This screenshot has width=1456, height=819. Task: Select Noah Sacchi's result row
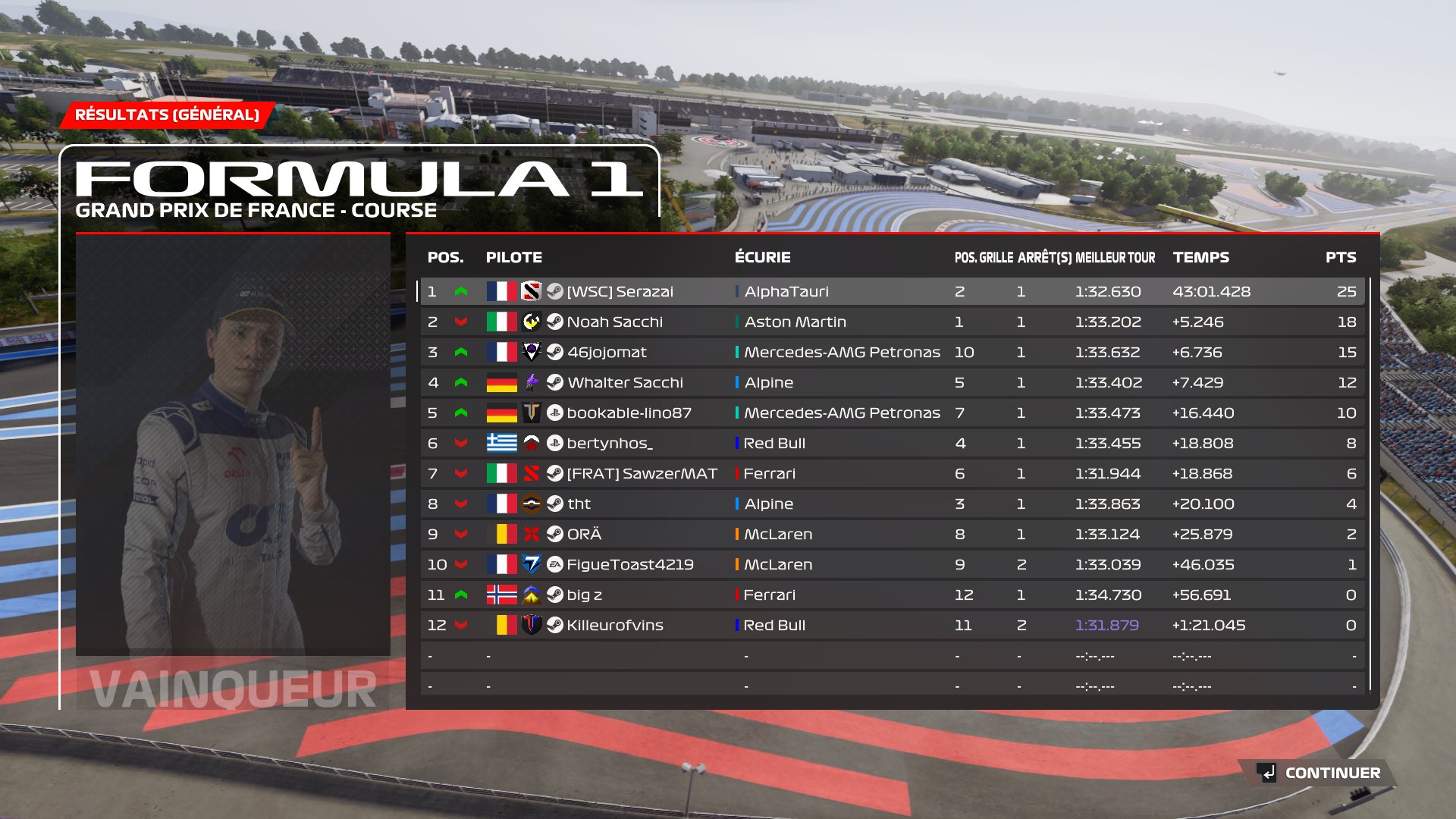tap(614, 322)
